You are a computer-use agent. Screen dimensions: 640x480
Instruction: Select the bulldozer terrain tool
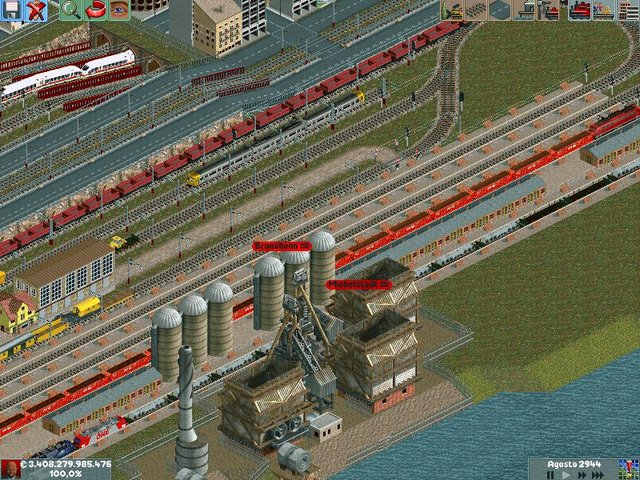coord(453,11)
